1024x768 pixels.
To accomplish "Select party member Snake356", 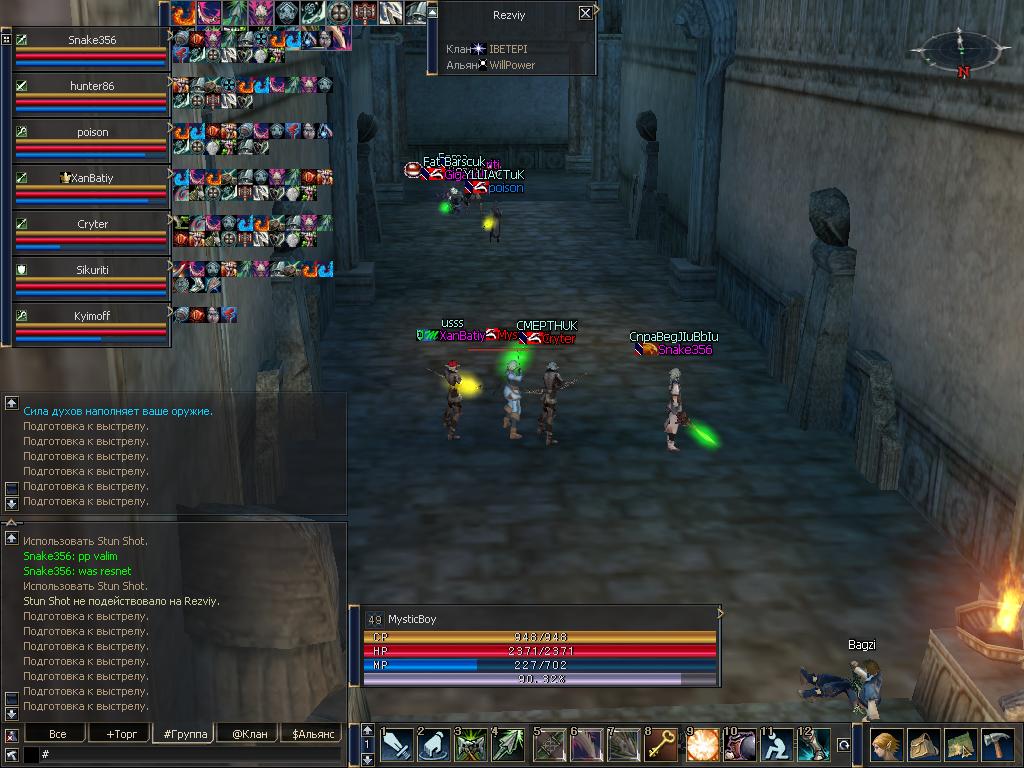I will tap(92, 40).
